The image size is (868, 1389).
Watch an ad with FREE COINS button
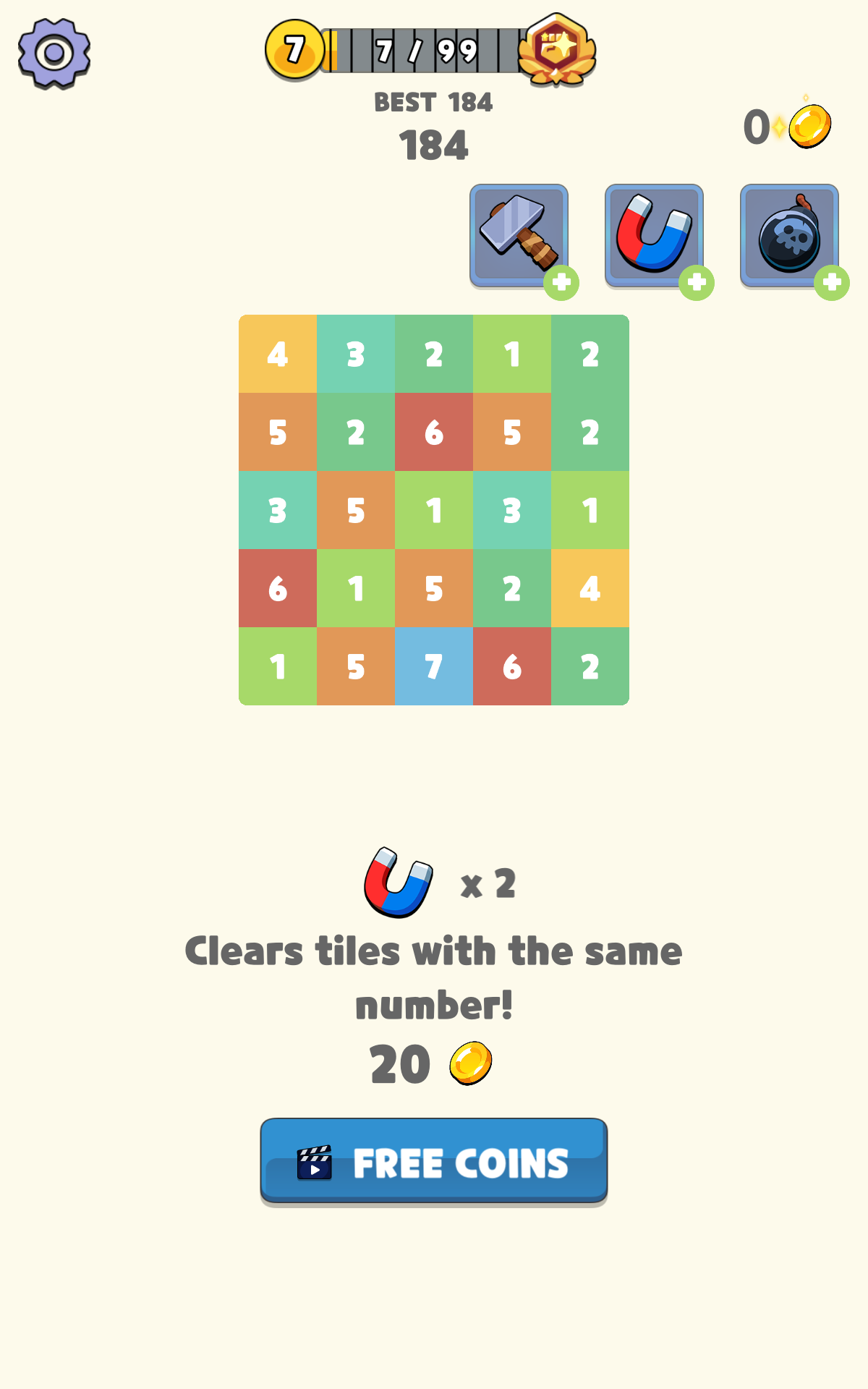point(434,1161)
